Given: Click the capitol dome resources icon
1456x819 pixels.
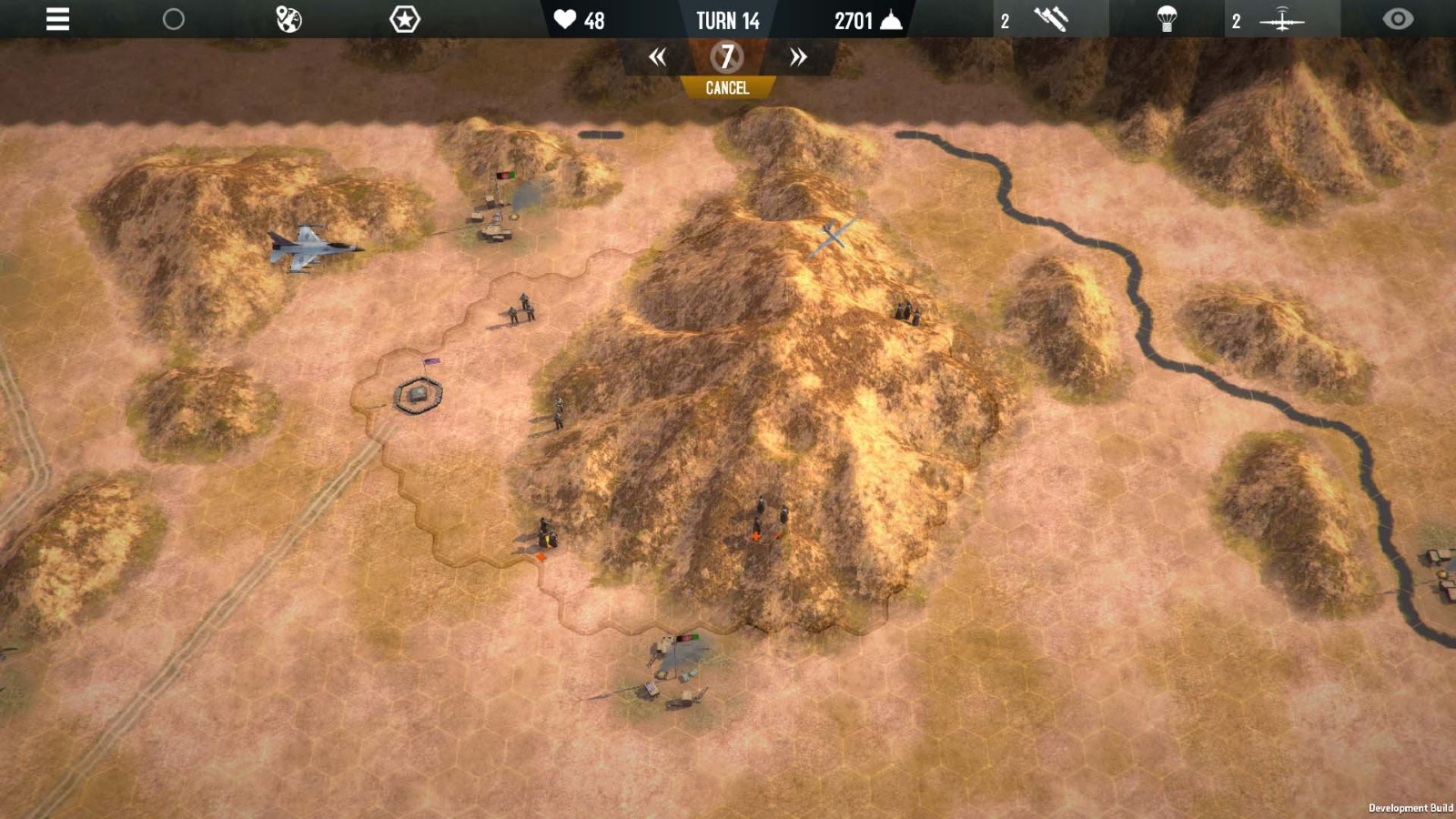Looking at the screenshot, I should click(x=889, y=20).
